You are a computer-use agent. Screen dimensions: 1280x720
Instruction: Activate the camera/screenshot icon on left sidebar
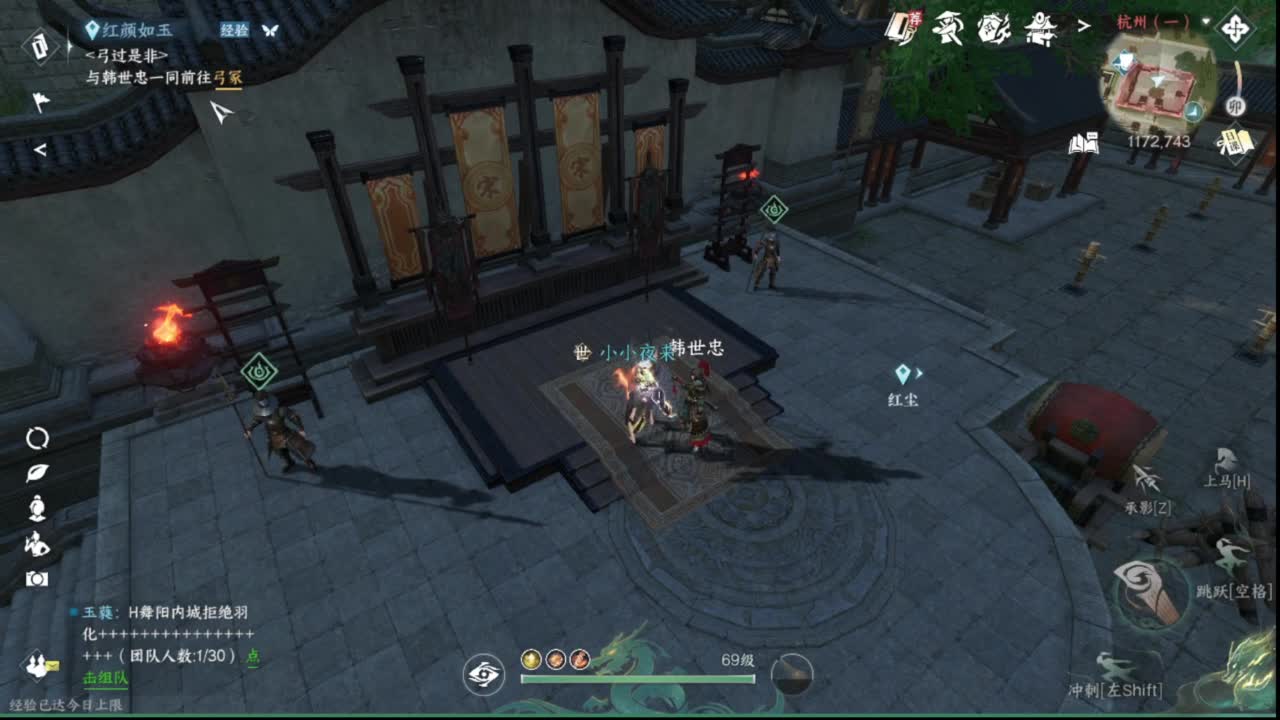click(x=36, y=577)
